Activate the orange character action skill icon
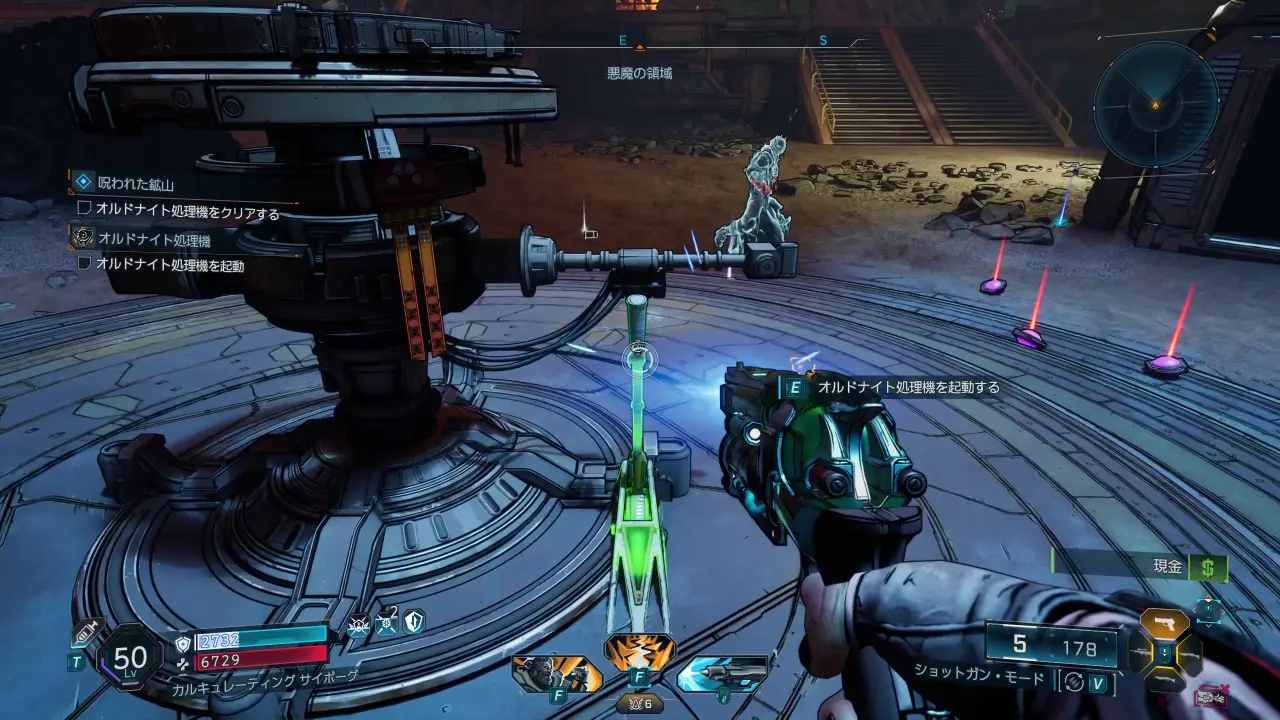 557,673
